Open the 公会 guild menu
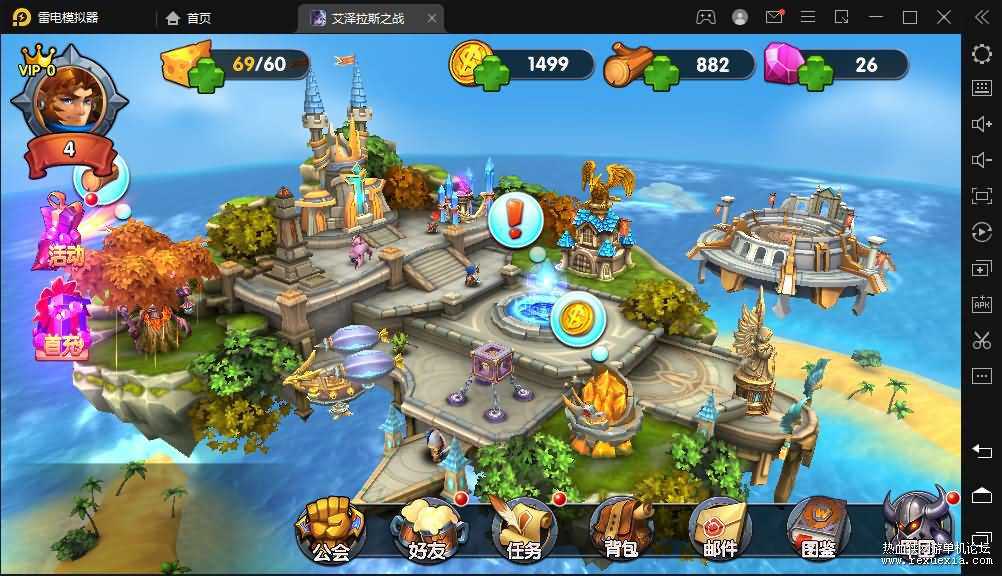This screenshot has height=576, width=1002. [x=329, y=528]
